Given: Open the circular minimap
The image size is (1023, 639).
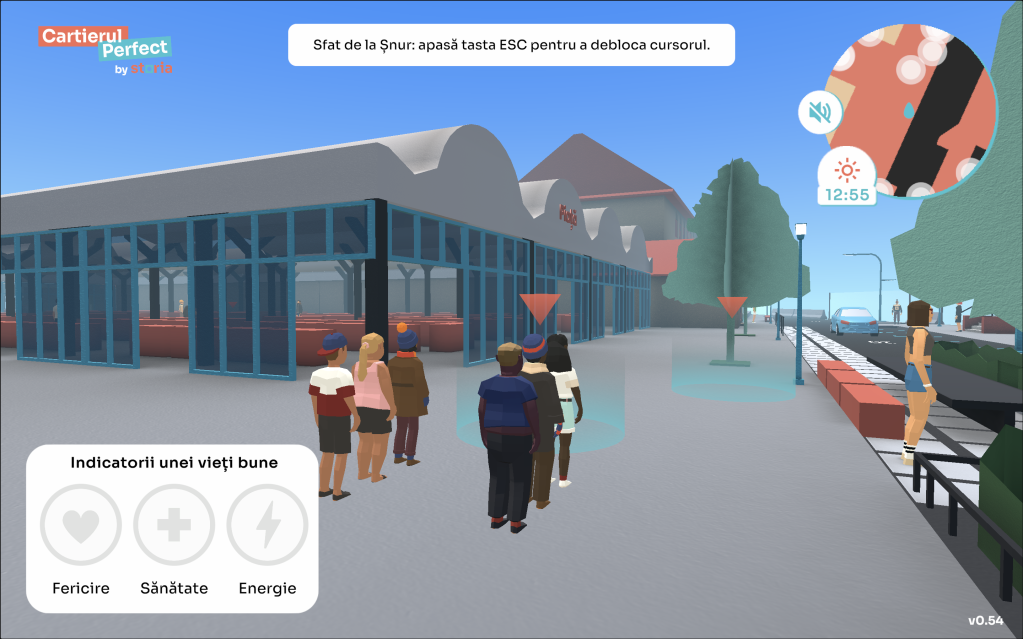Looking at the screenshot, I should pyautogui.click(x=912, y=110).
